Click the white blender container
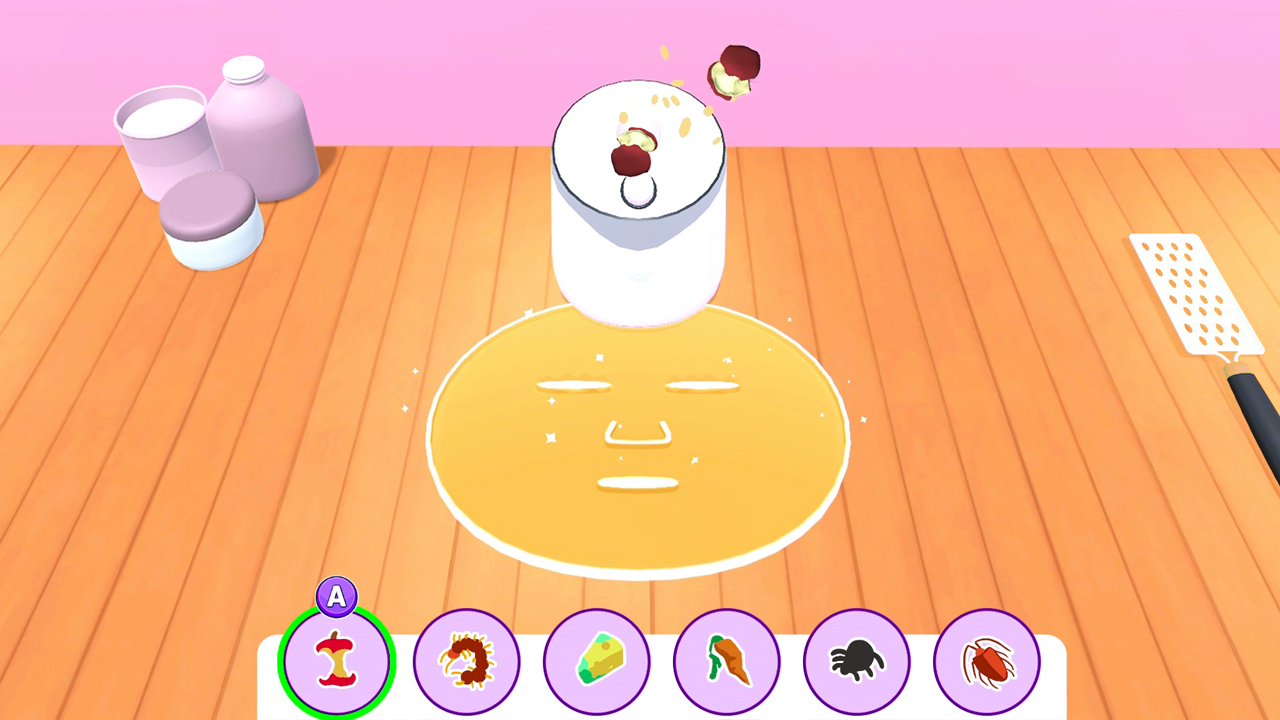The image size is (1280, 720). (640, 230)
